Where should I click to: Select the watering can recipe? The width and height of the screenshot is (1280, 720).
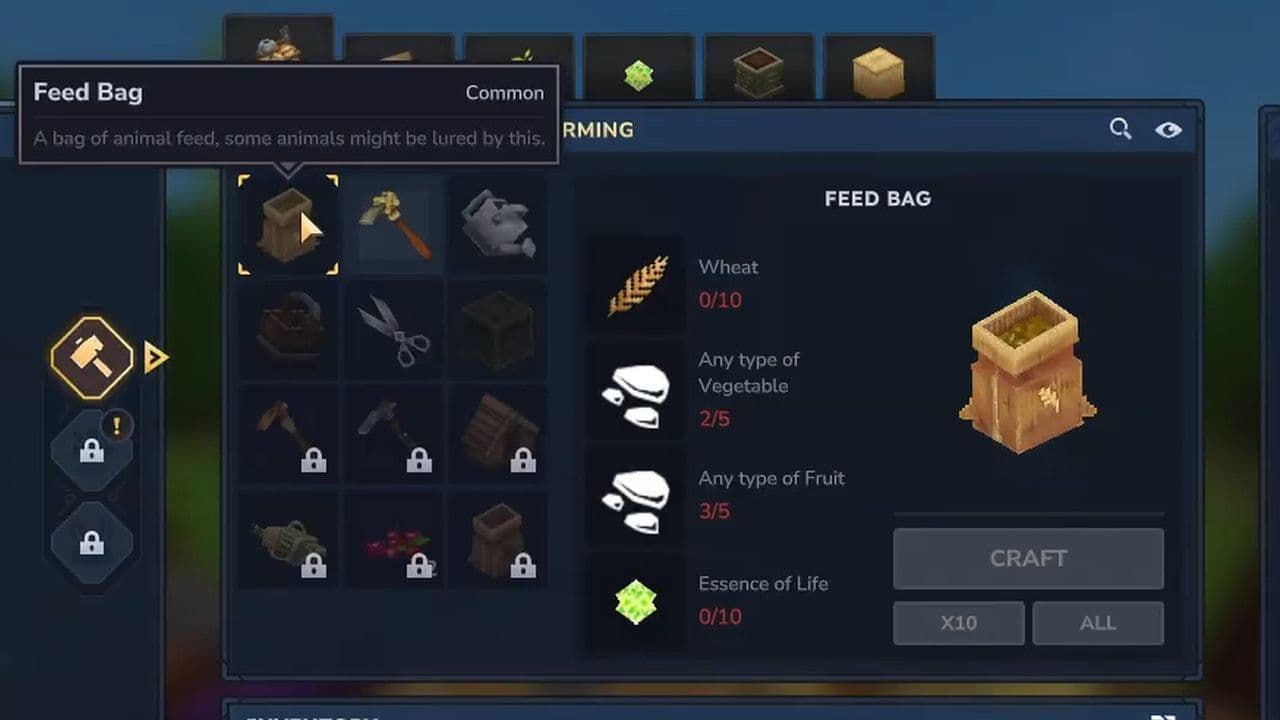(x=498, y=225)
